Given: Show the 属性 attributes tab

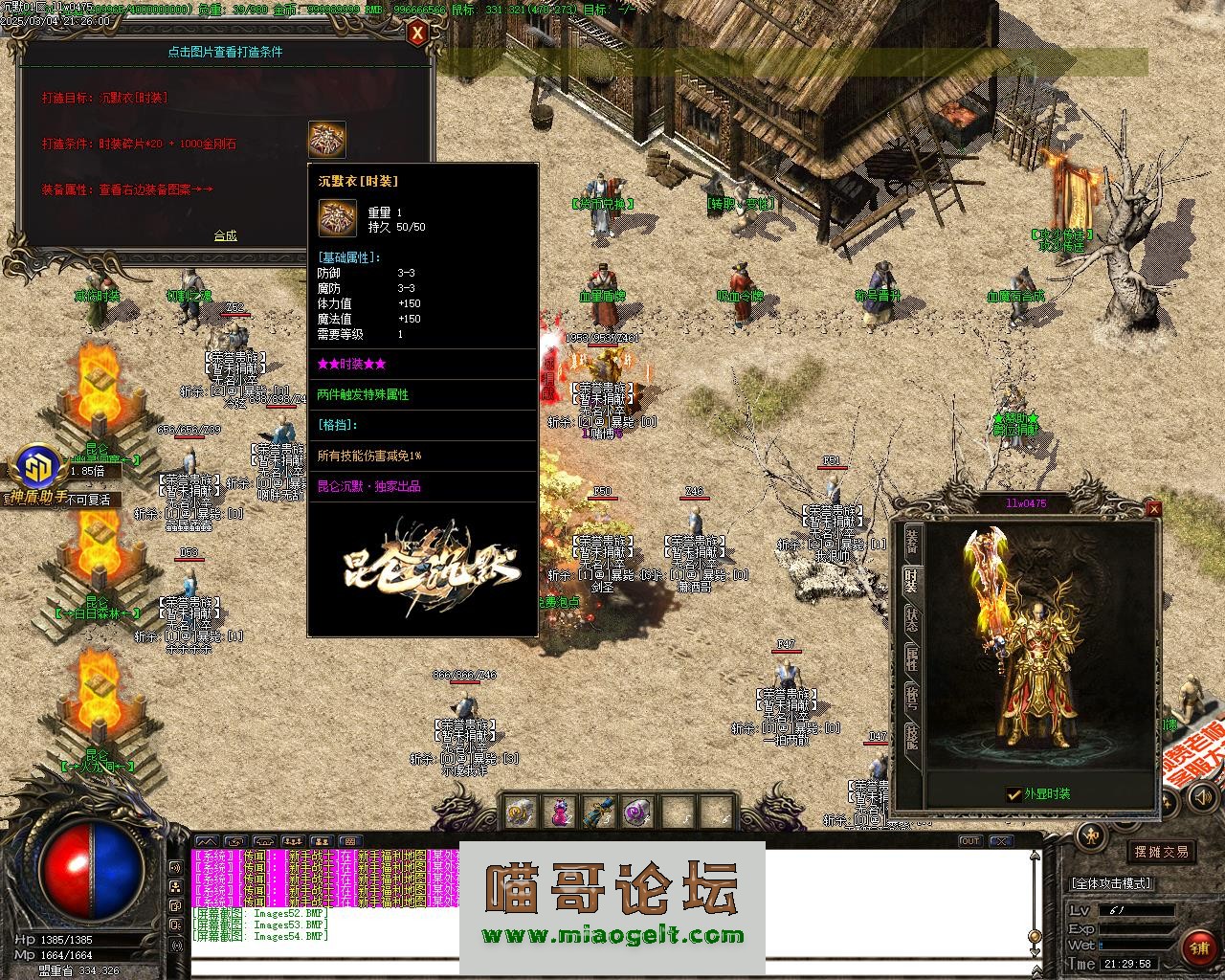Looking at the screenshot, I should [911, 658].
